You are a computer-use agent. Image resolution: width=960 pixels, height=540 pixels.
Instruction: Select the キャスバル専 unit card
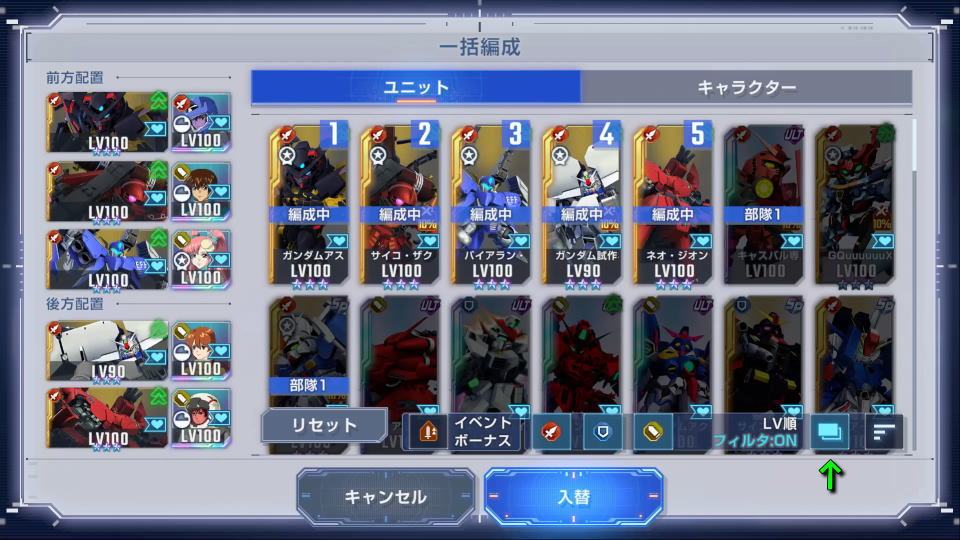click(764, 205)
